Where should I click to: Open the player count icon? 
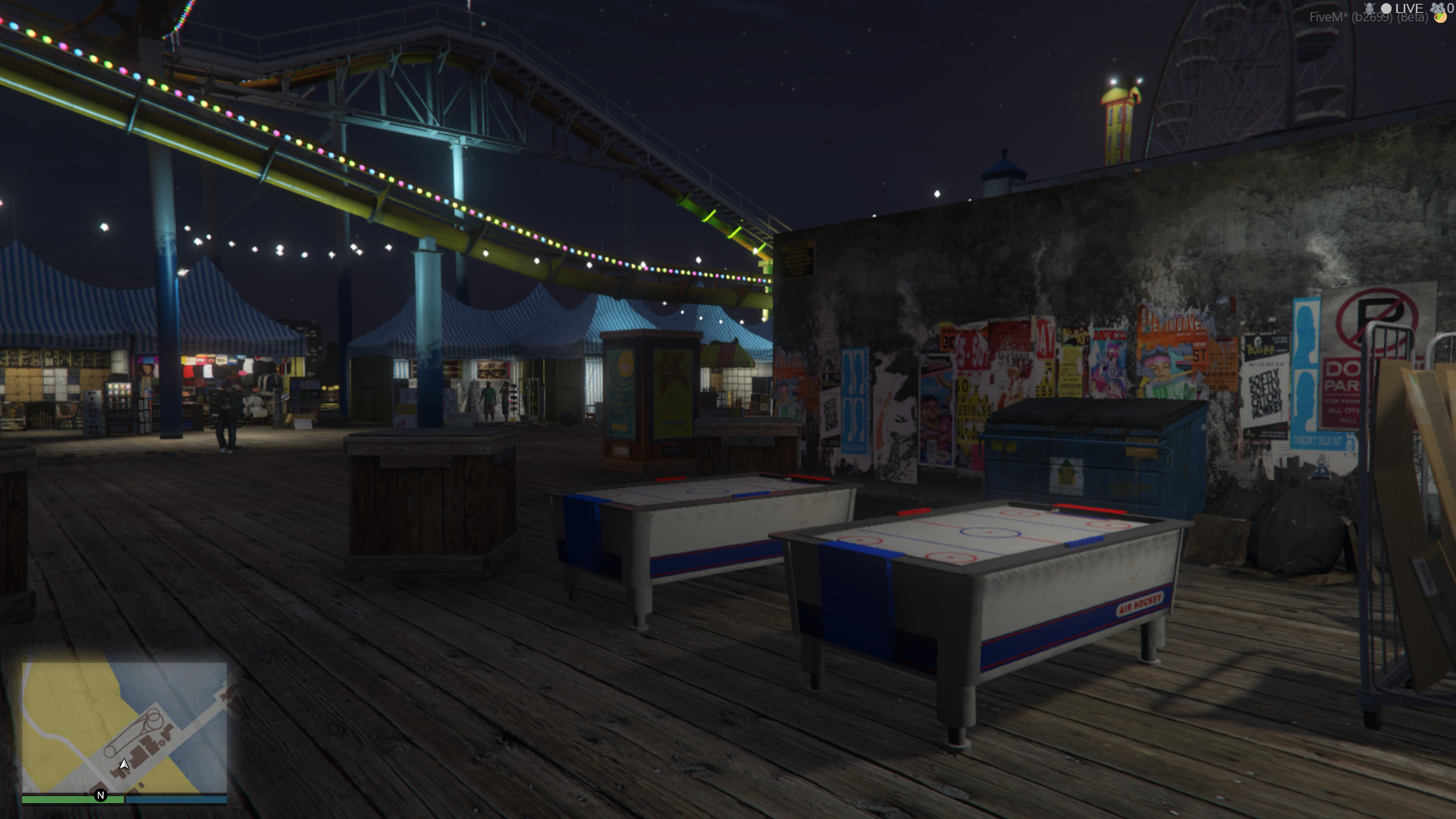click(1438, 8)
